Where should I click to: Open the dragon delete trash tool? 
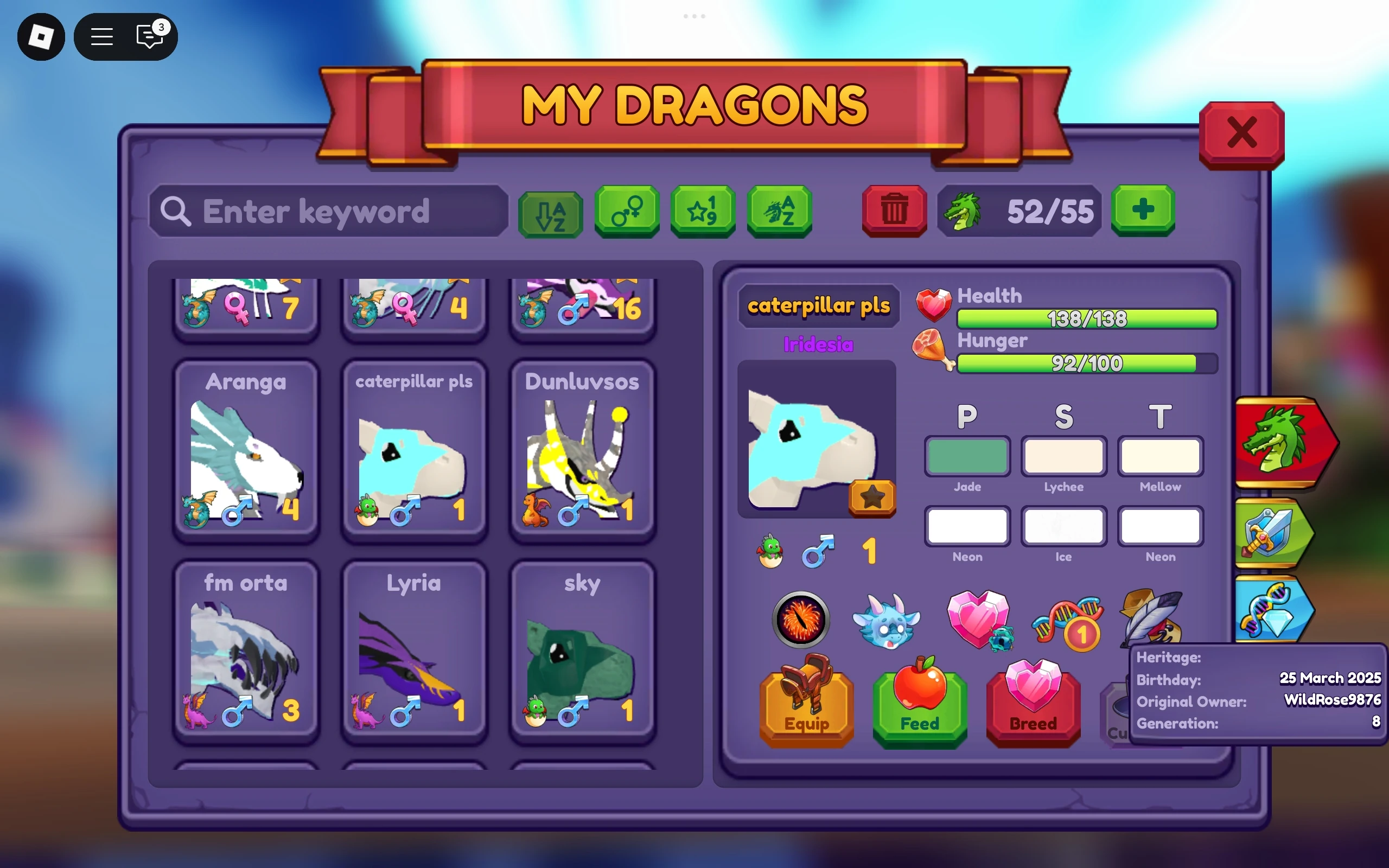[894, 211]
